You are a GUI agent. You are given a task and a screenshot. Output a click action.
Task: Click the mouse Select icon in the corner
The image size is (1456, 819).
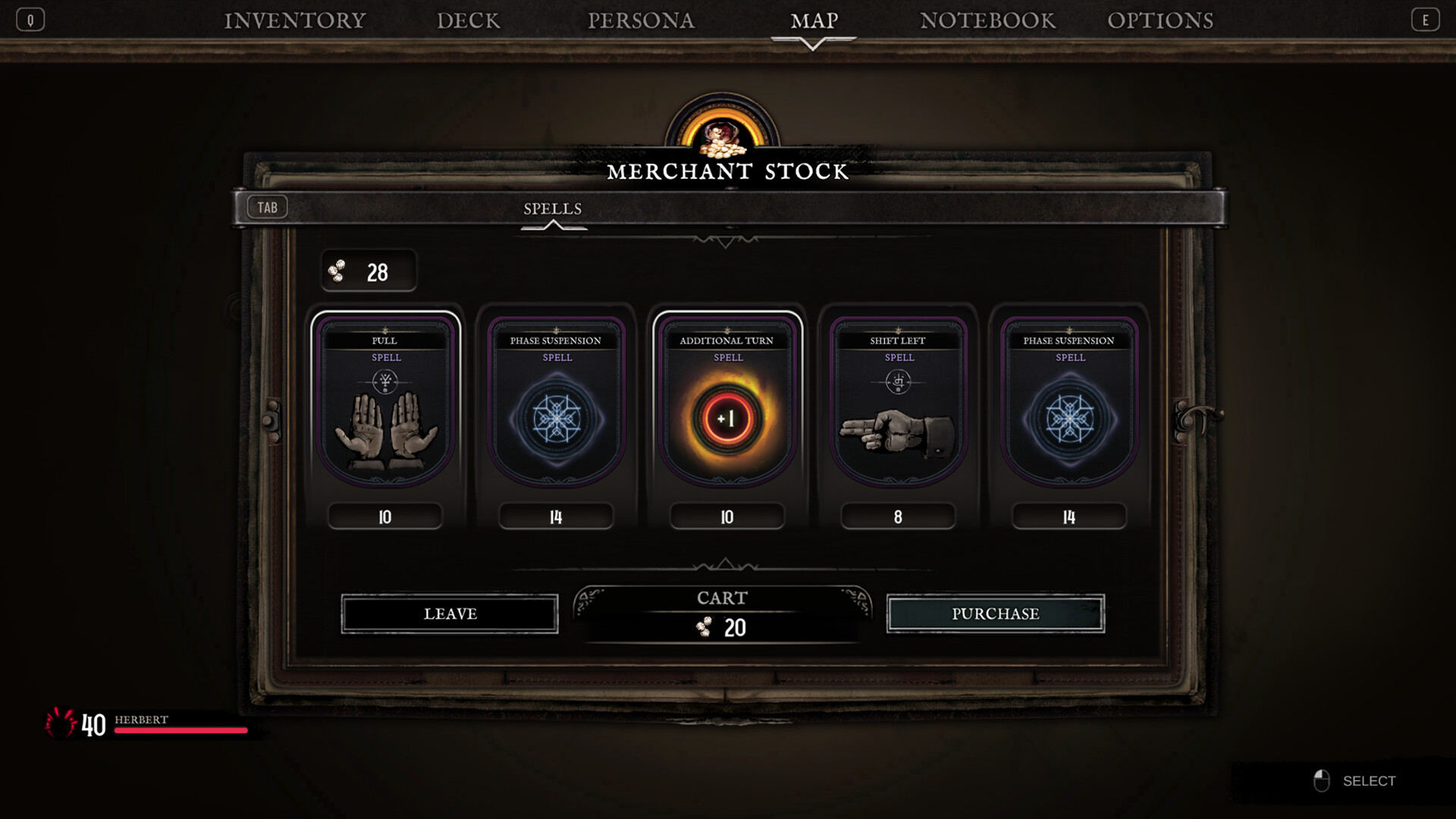[x=1323, y=780]
